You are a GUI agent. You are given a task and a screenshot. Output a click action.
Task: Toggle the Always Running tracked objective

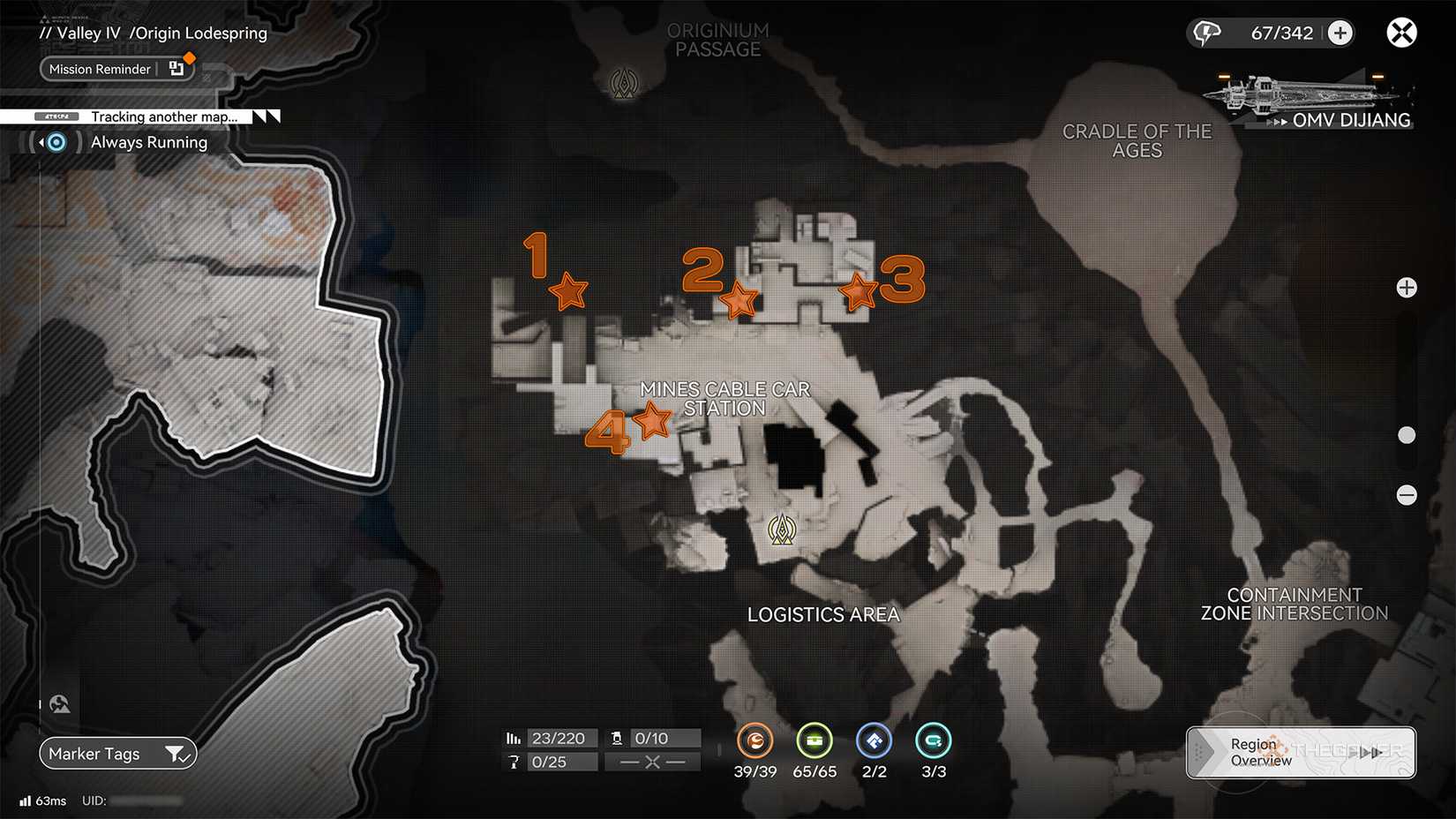click(55, 142)
